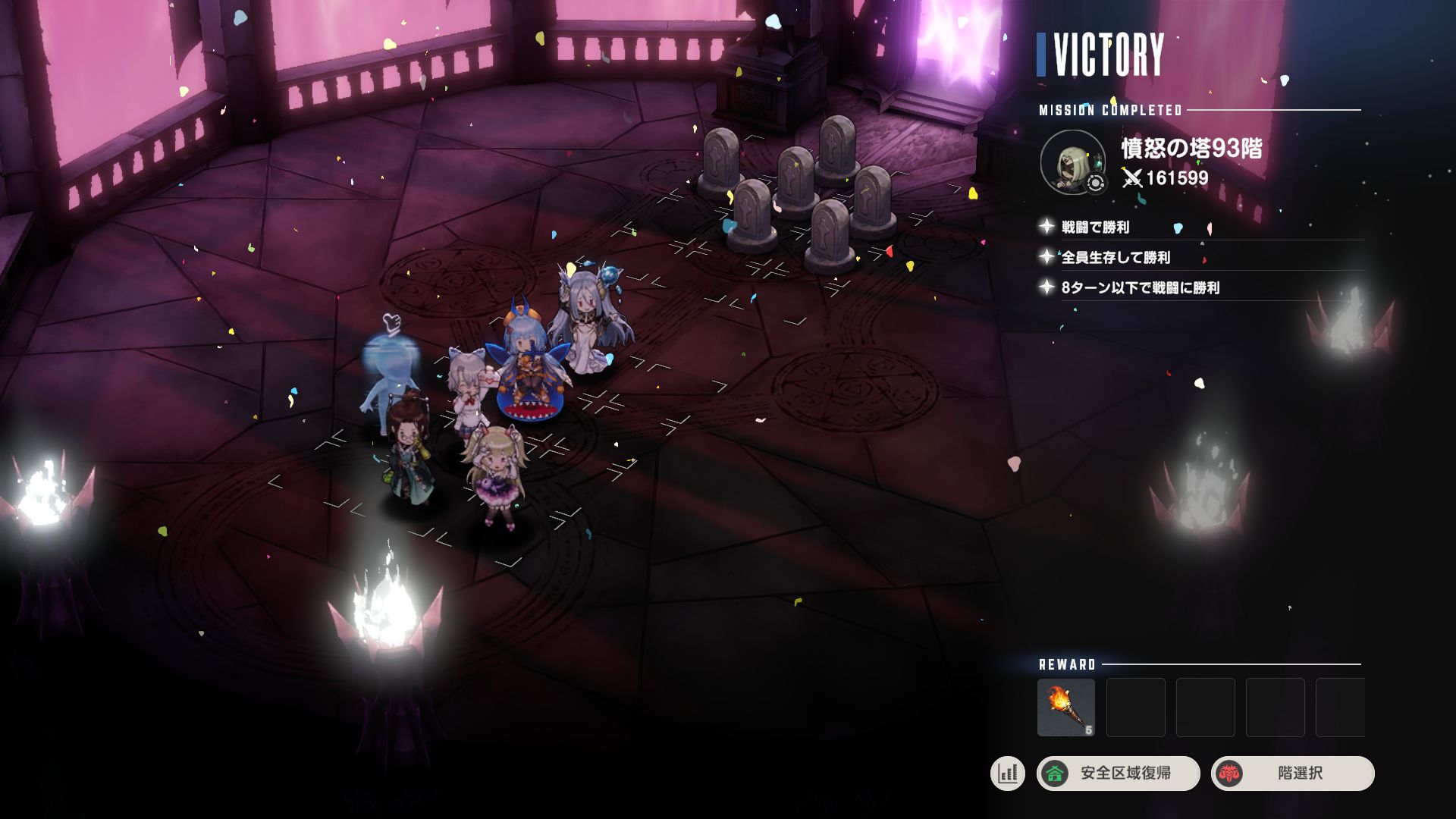Return to the safe zone (安全区域復帰)
This screenshot has height=819, width=1456.
[x=1118, y=773]
